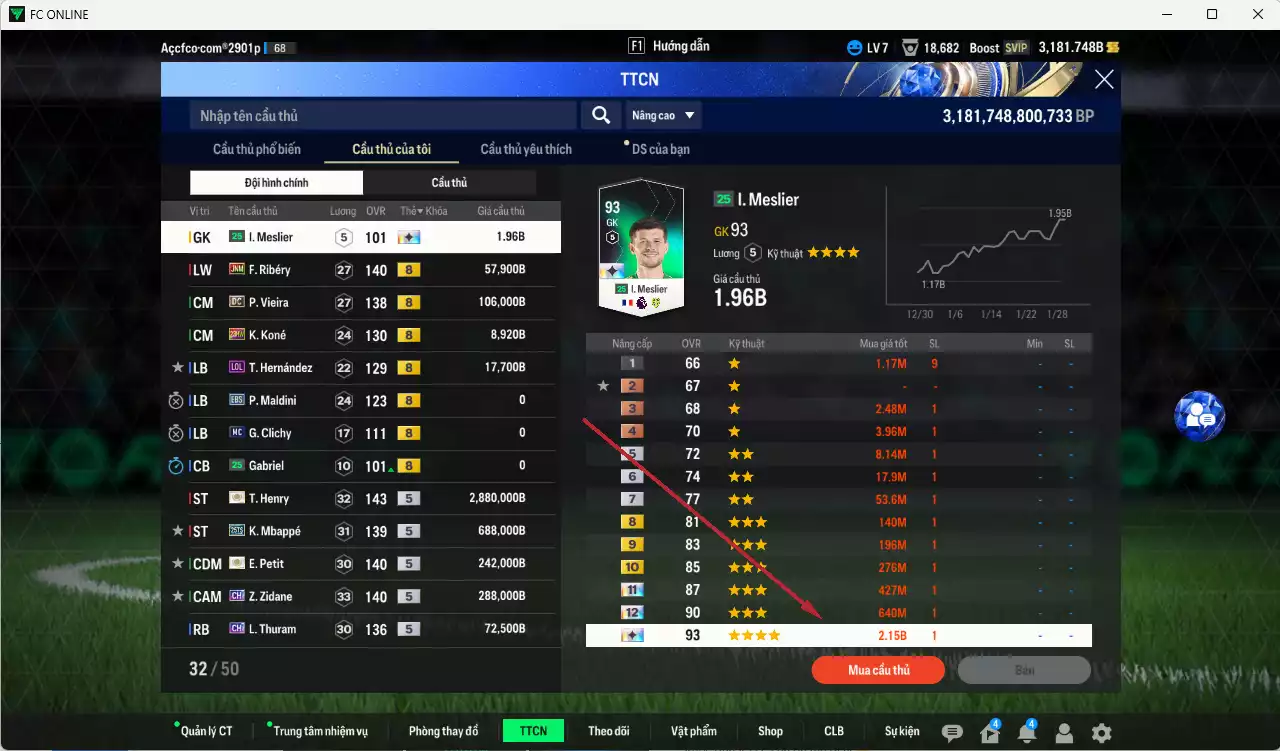
Task: Open the Thẻ column filter dropdown
Action: [x=408, y=211]
